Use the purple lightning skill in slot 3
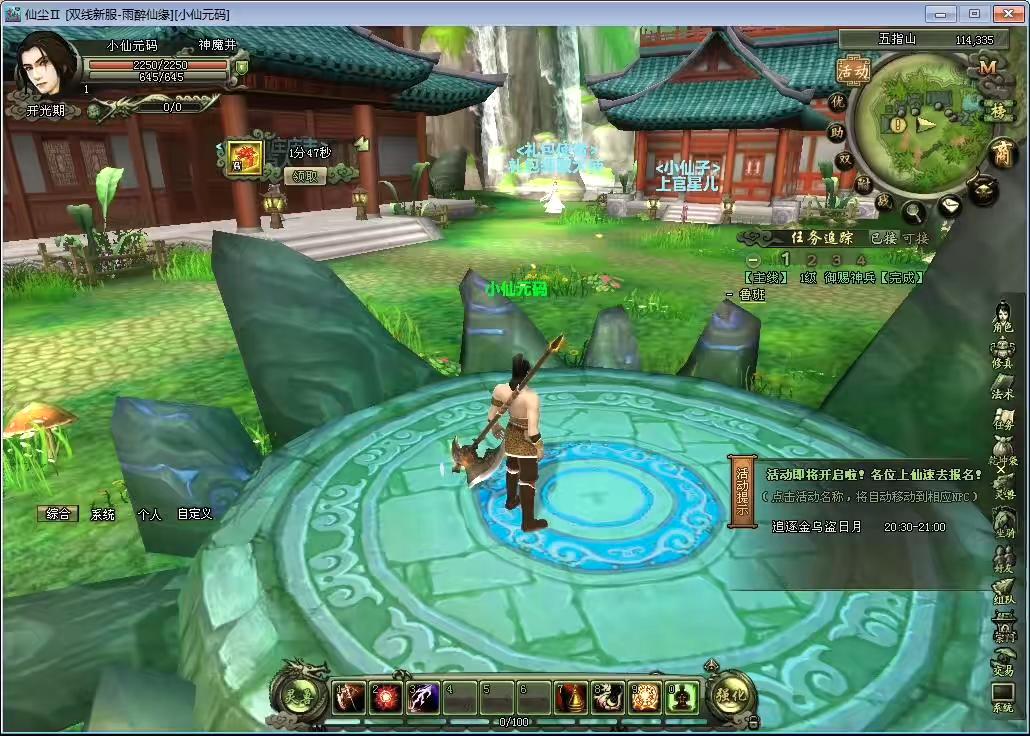Screen dimensions: 1030x736 pyautogui.click(x=422, y=698)
